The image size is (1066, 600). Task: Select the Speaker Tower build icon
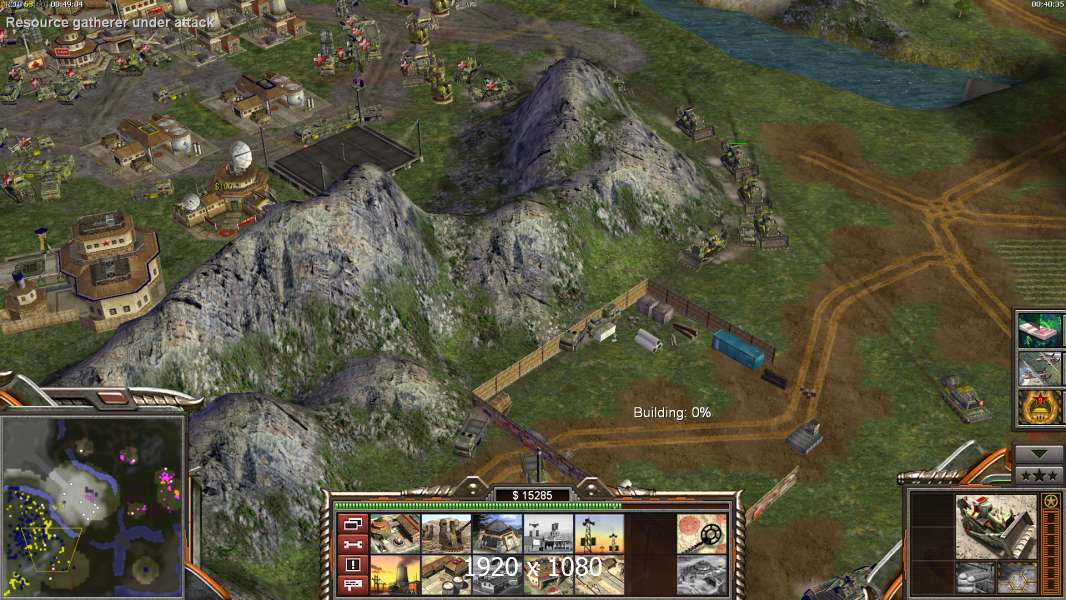(599, 534)
